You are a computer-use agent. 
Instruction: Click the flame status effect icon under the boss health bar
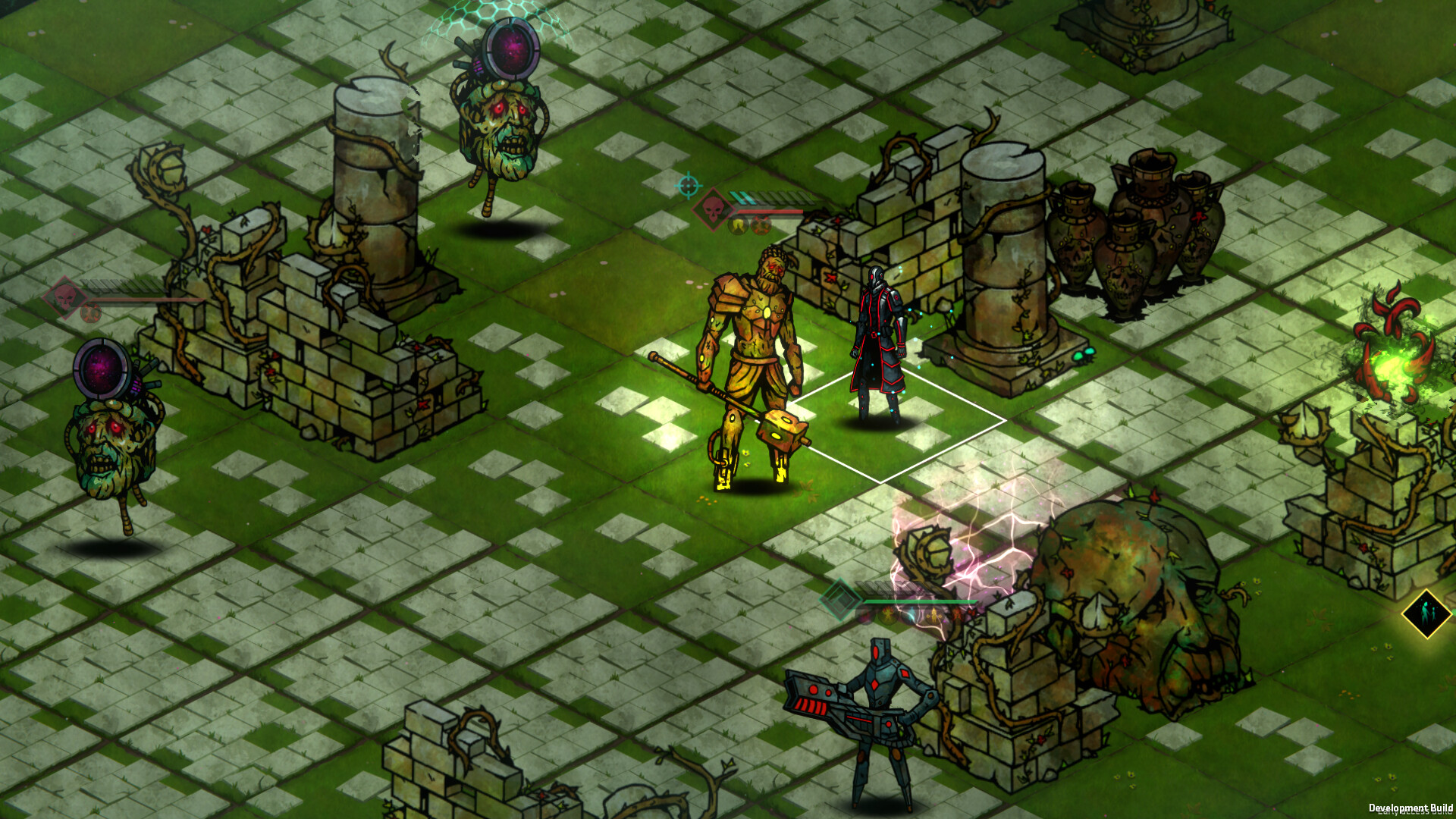(888, 616)
